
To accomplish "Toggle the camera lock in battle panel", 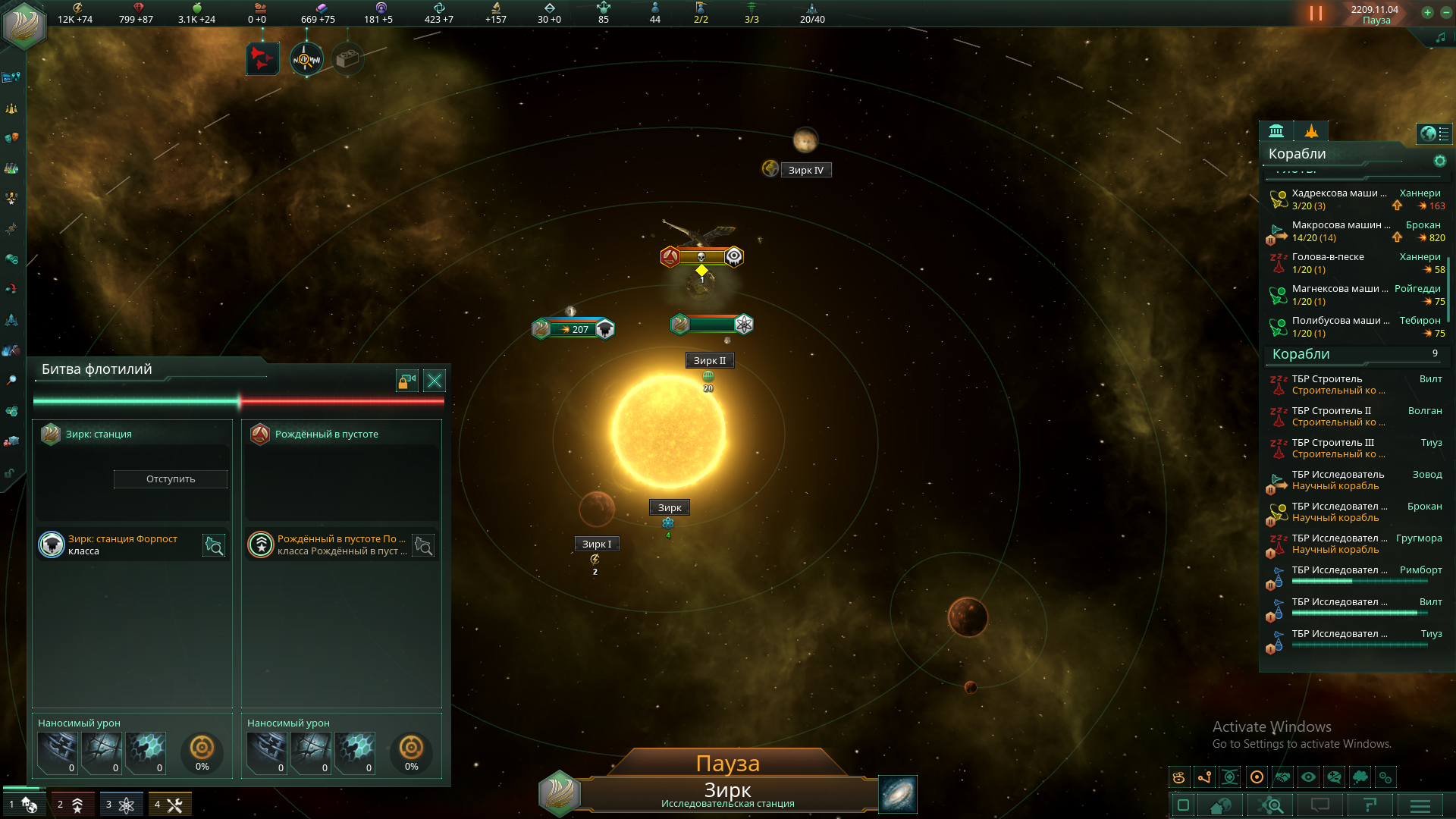I will (407, 381).
